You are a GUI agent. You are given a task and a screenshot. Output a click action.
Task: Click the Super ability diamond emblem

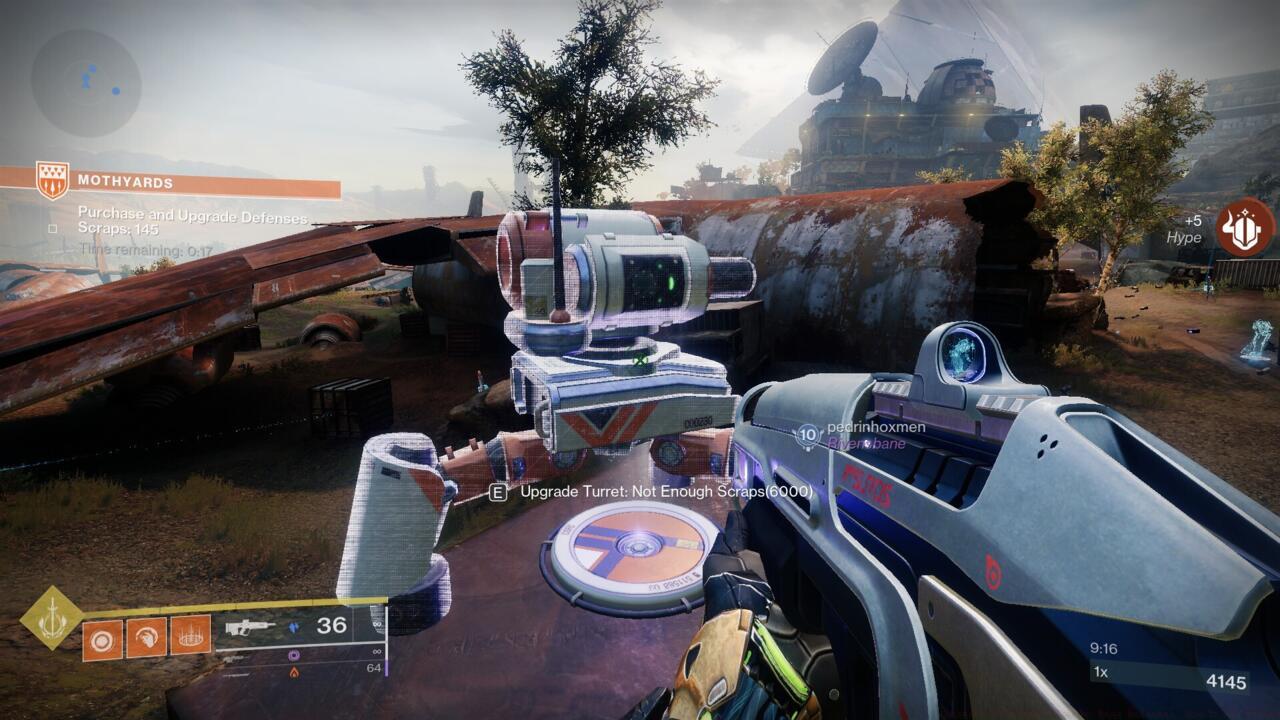click(x=50, y=617)
